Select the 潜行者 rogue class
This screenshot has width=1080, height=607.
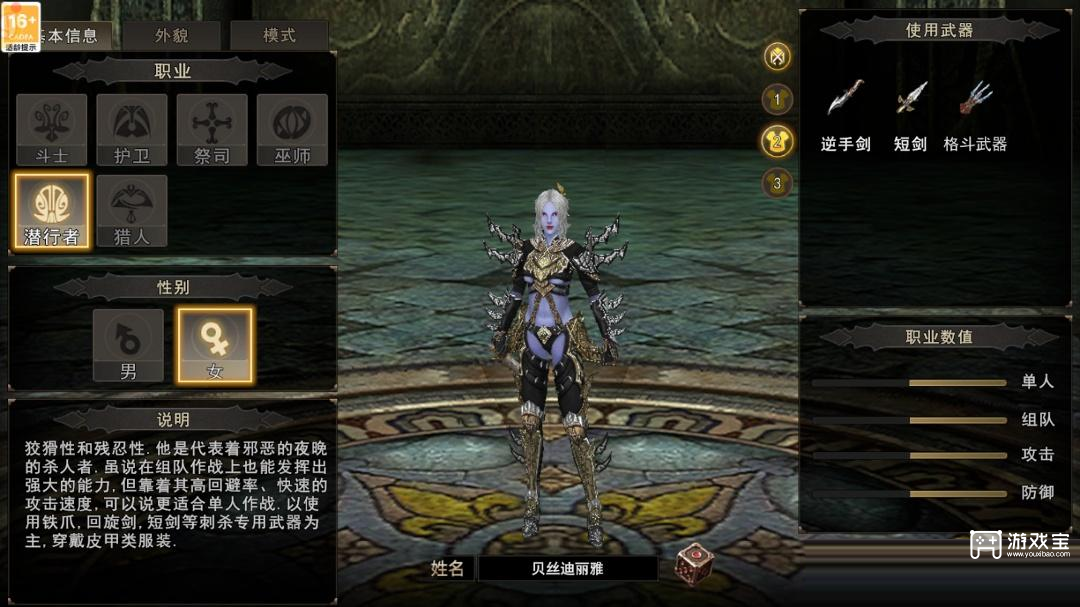coord(51,210)
